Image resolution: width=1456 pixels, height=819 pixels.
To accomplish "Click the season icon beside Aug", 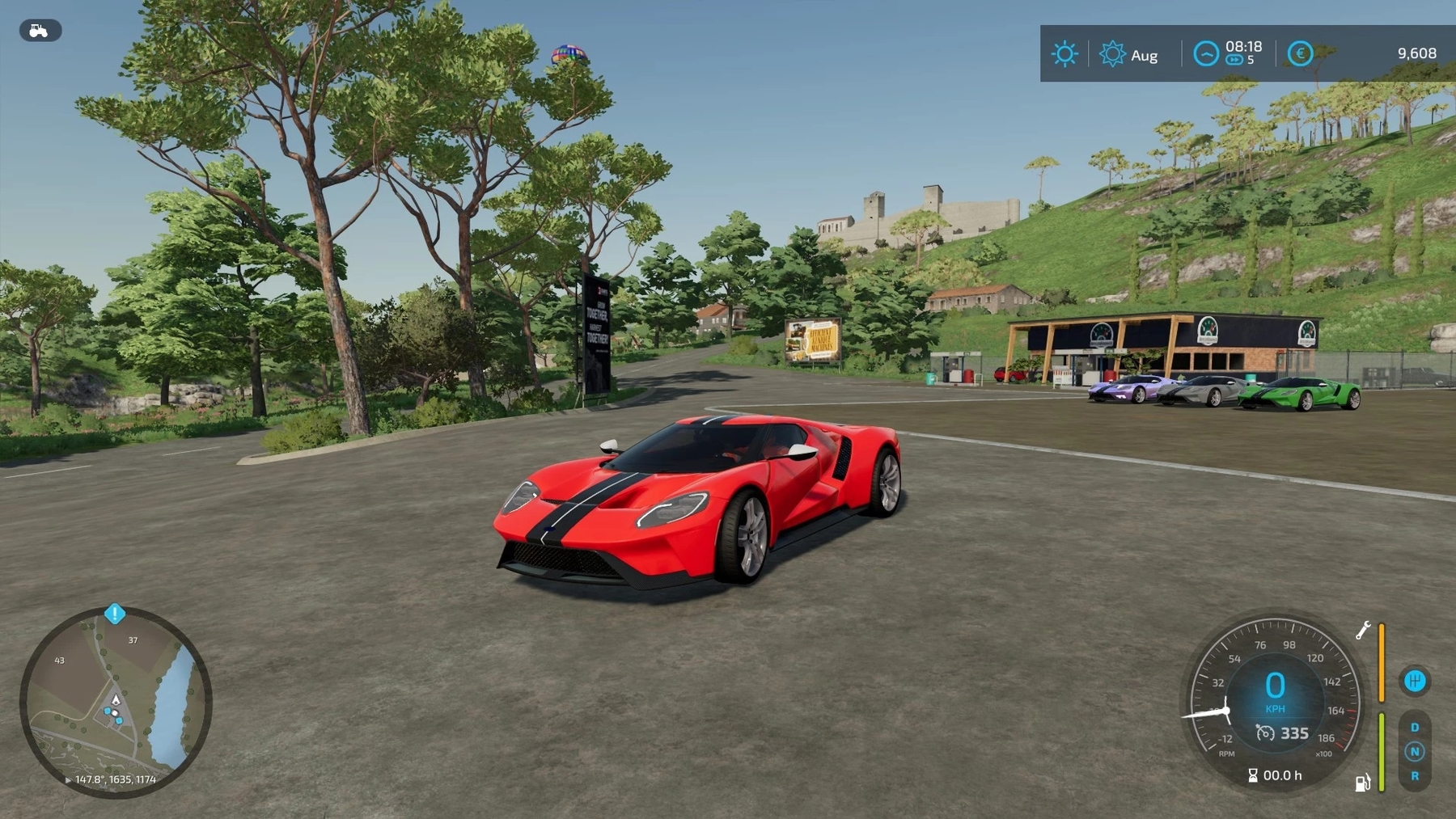I will tap(1112, 54).
